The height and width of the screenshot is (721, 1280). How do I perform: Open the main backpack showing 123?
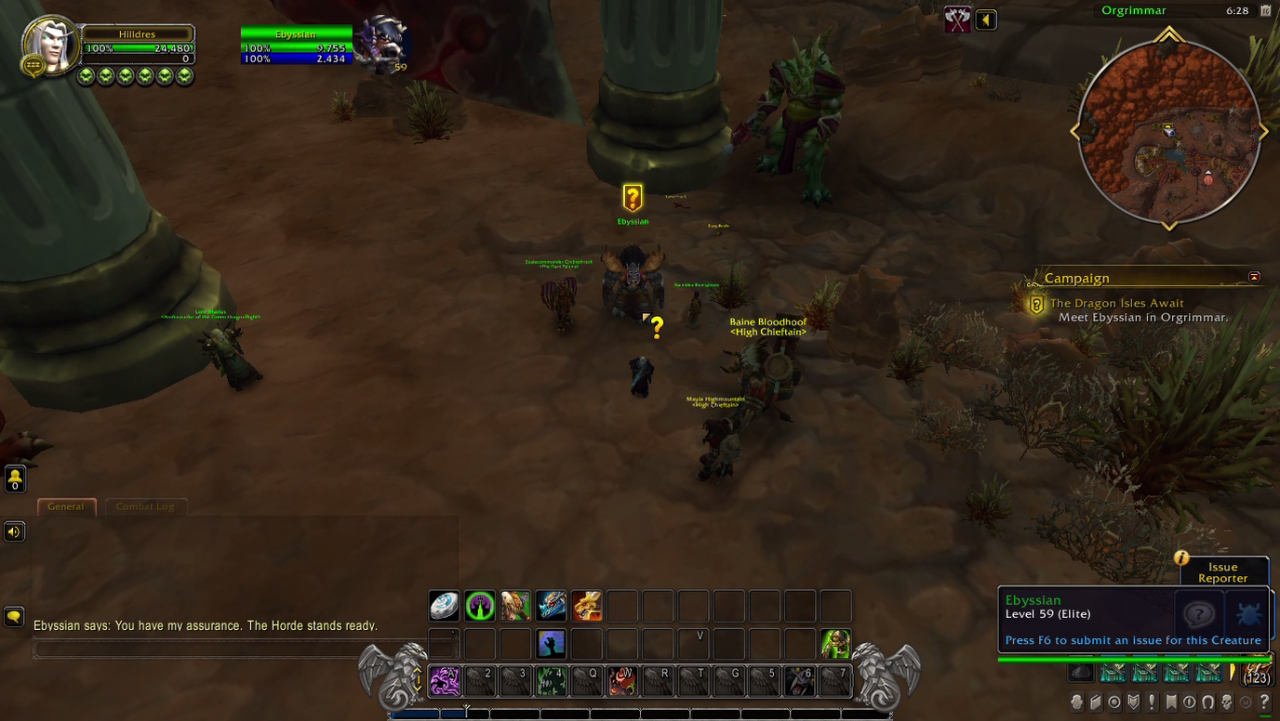point(1255,672)
